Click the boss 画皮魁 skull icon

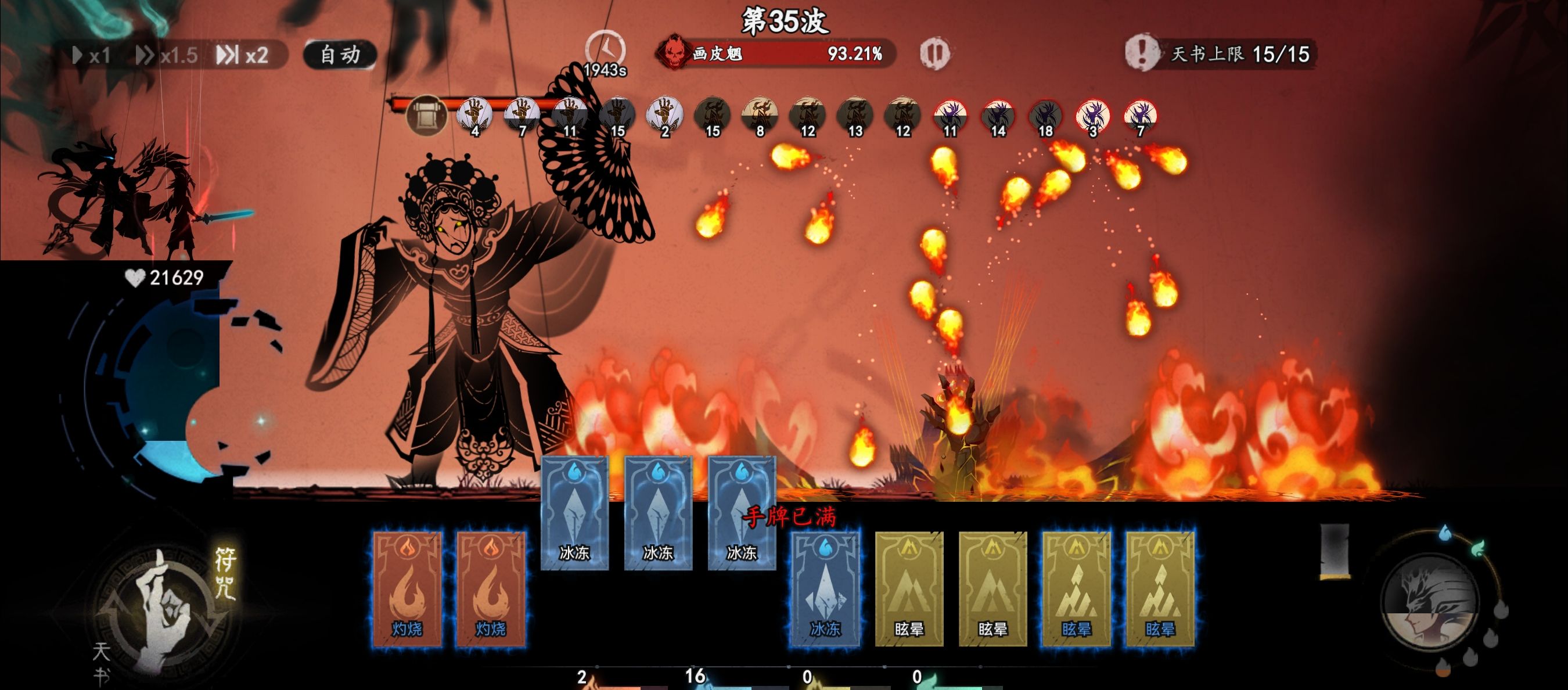(x=673, y=52)
